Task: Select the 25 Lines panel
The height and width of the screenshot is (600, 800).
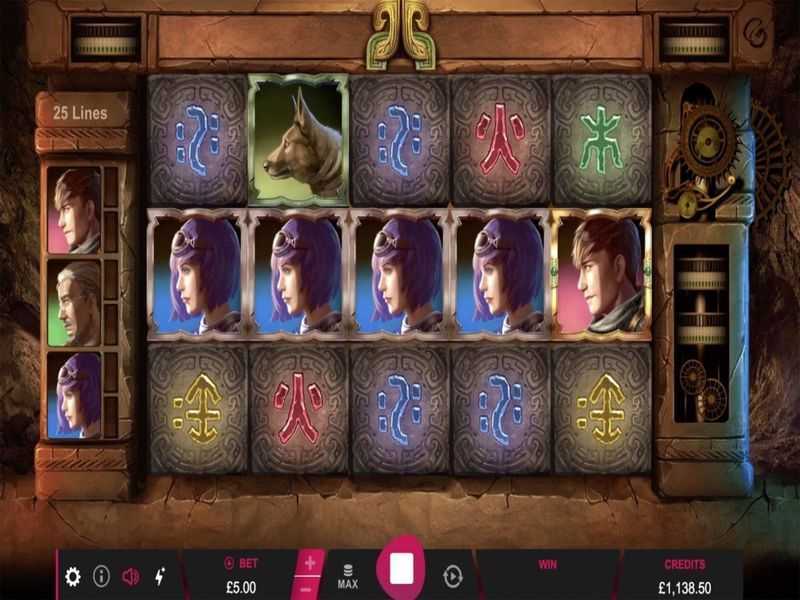Action: [x=82, y=113]
